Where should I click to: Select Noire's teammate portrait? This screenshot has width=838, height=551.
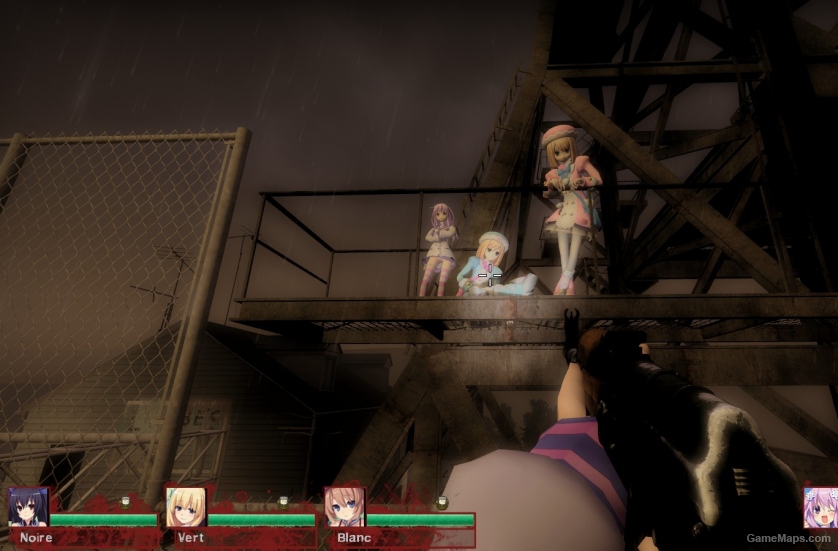28,507
